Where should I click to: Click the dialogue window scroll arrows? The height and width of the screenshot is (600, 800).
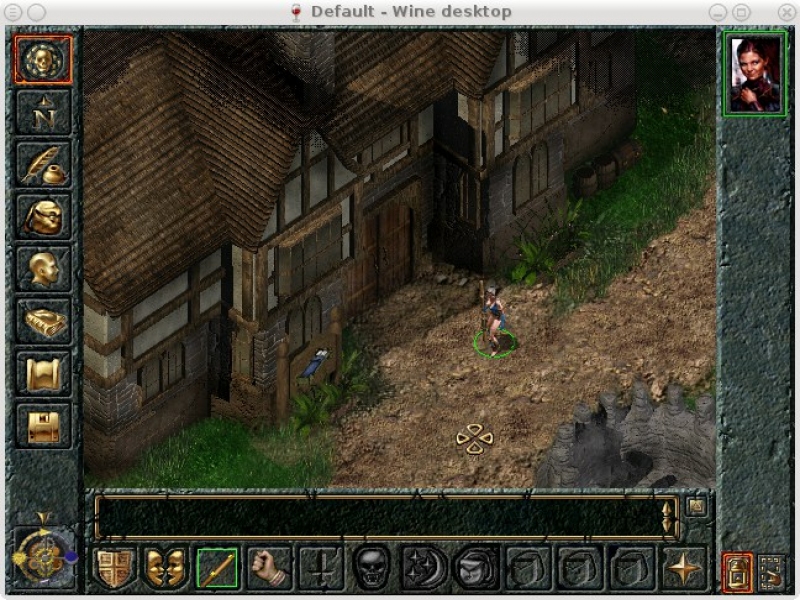pyautogui.click(x=668, y=517)
